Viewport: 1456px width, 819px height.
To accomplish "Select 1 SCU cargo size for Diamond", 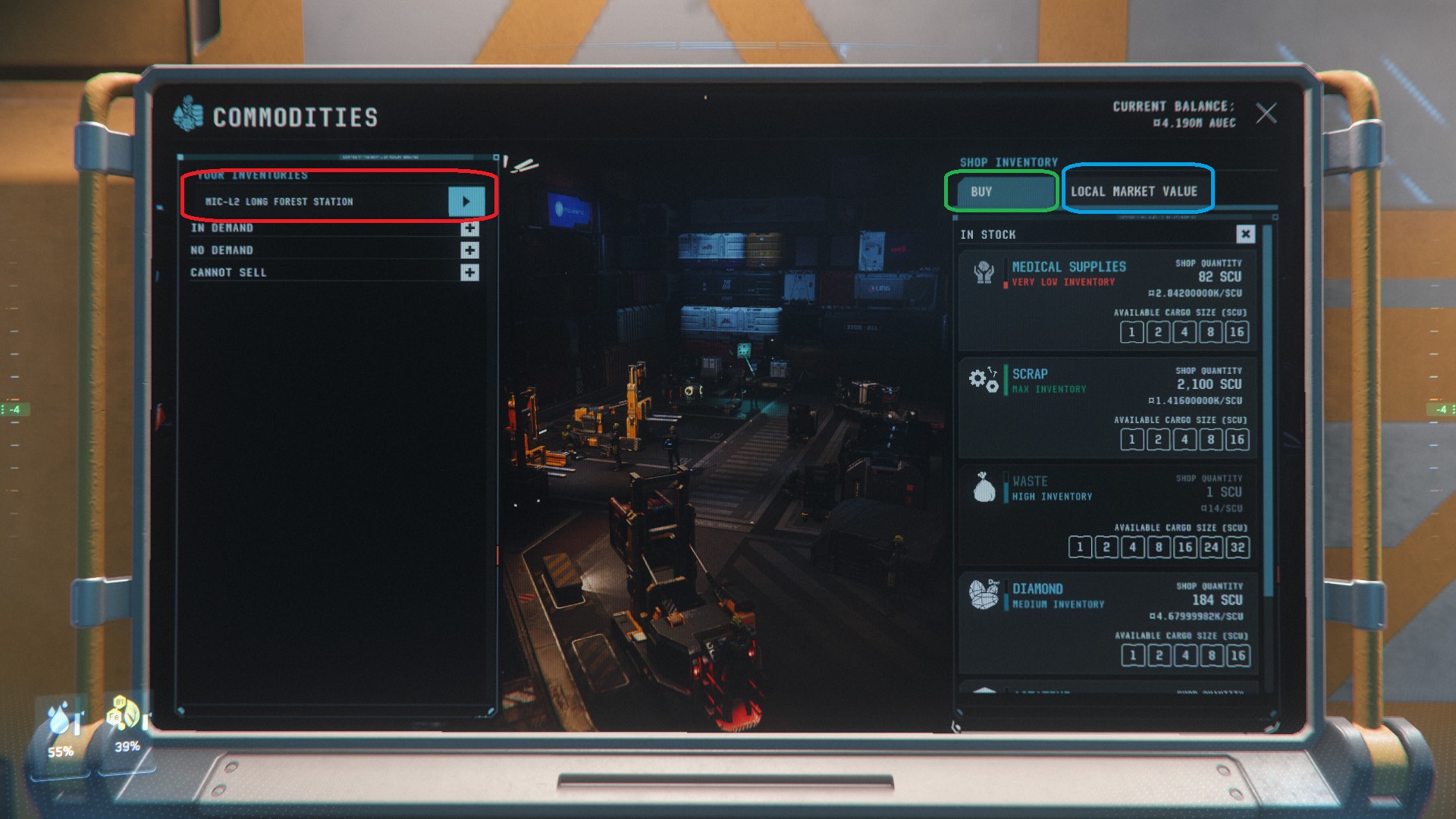I will (1132, 655).
